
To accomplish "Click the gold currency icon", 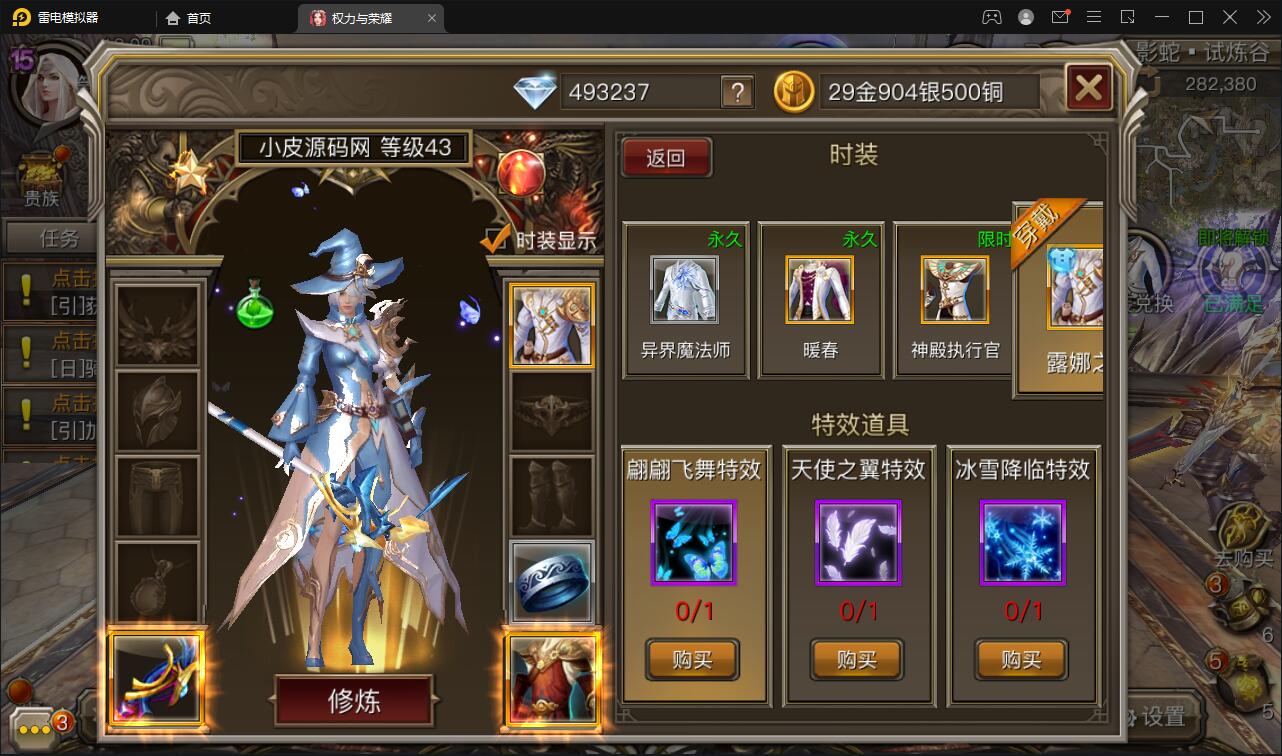I will [x=793, y=91].
